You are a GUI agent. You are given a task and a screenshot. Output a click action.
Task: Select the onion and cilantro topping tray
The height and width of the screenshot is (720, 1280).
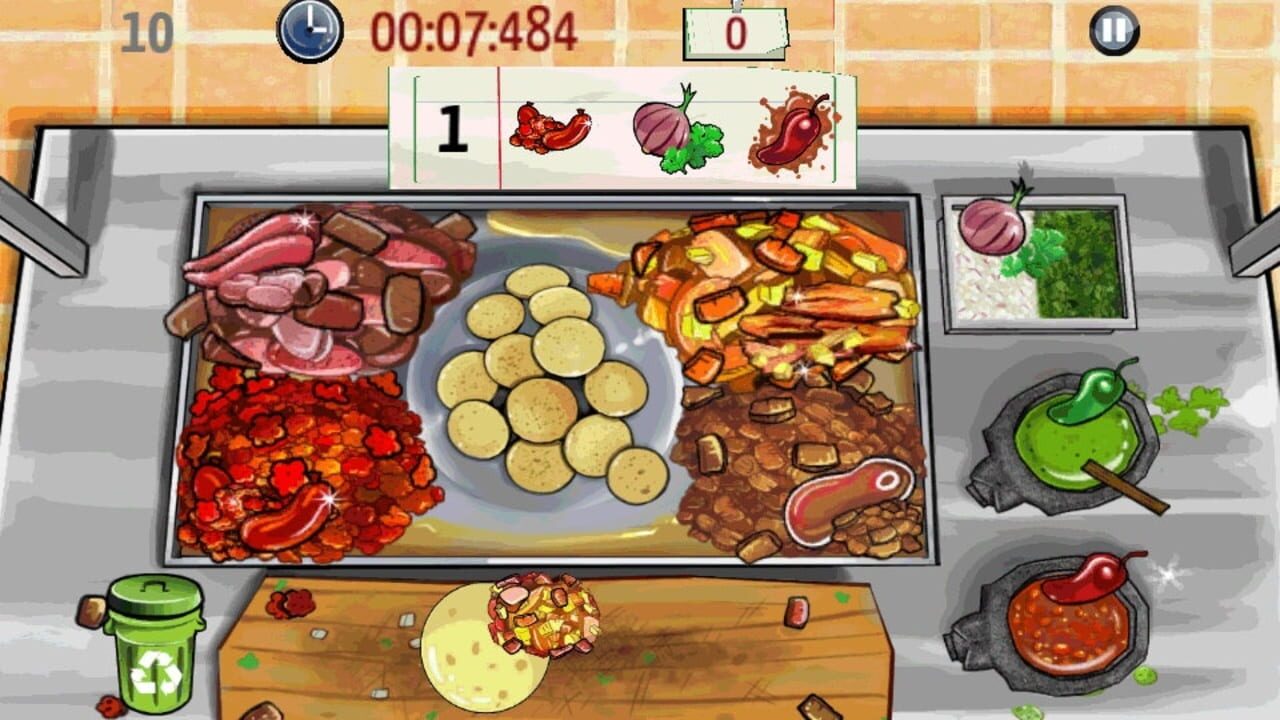pyautogui.click(x=1030, y=260)
